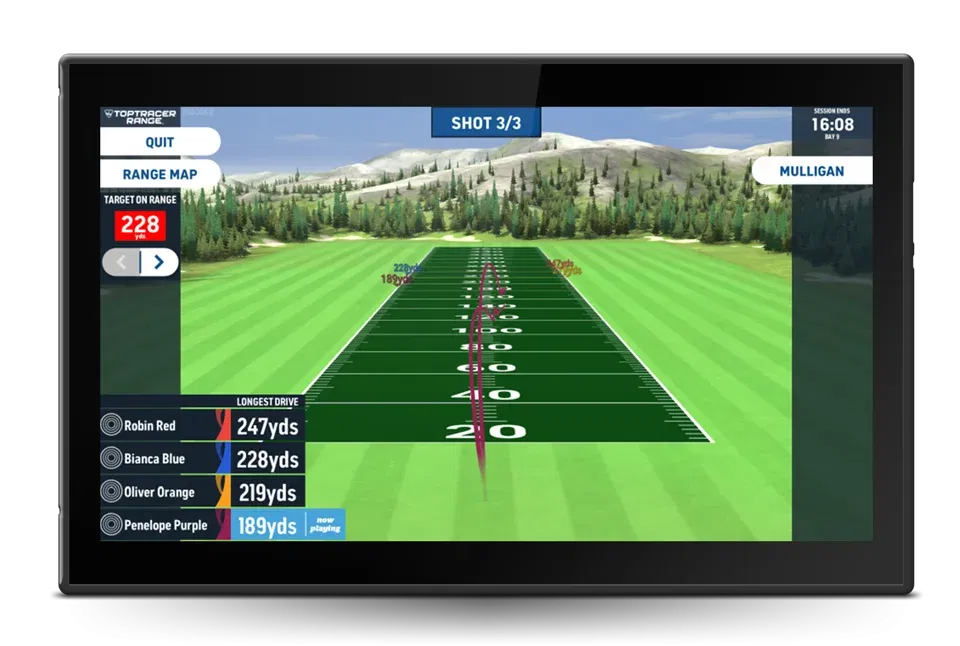Open the Range Map
This screenshot has width=960, height=646.
tap(160, 174)
